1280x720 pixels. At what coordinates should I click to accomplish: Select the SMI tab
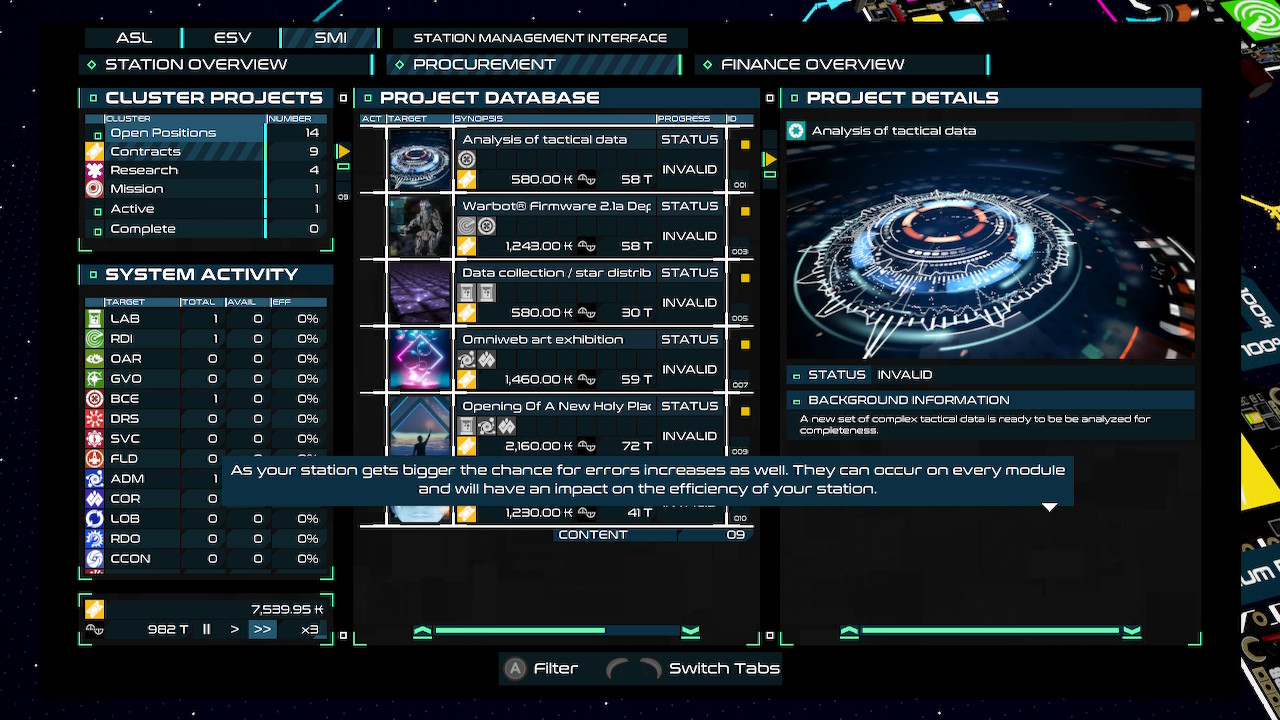330,38
